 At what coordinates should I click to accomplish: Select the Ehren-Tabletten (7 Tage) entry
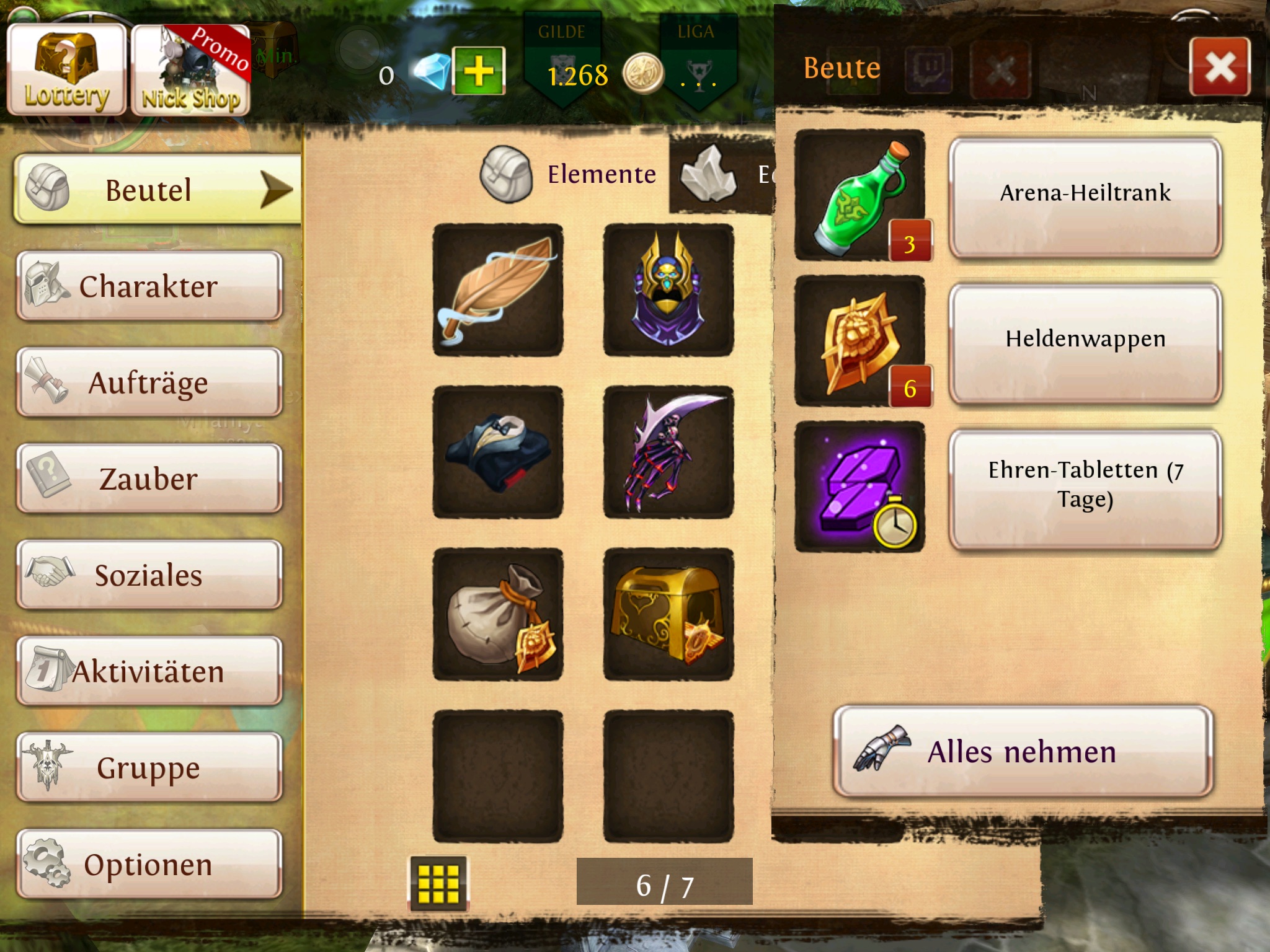[1085, 488]
